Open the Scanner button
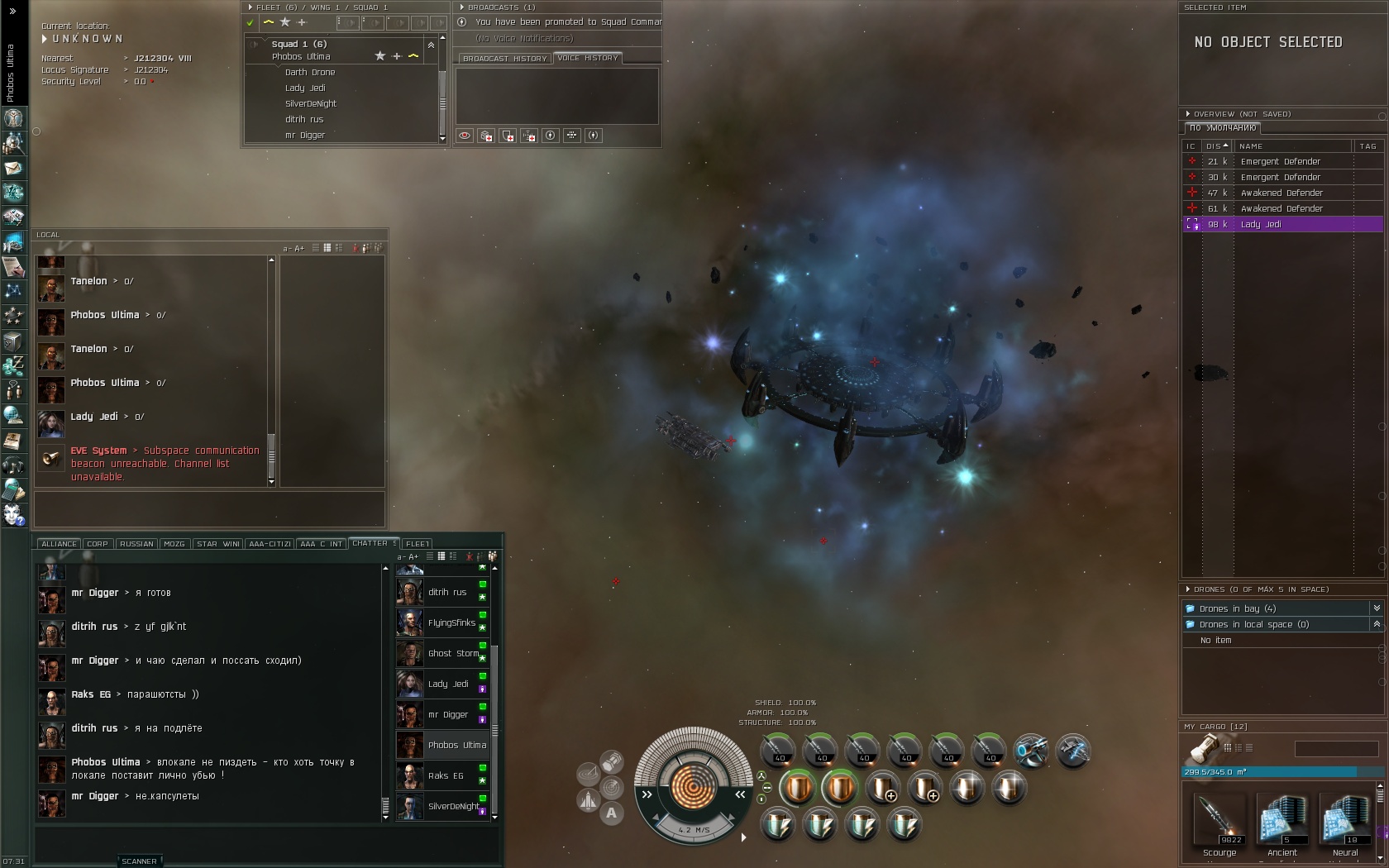1389x868 pixels. [x=139, y=861]
